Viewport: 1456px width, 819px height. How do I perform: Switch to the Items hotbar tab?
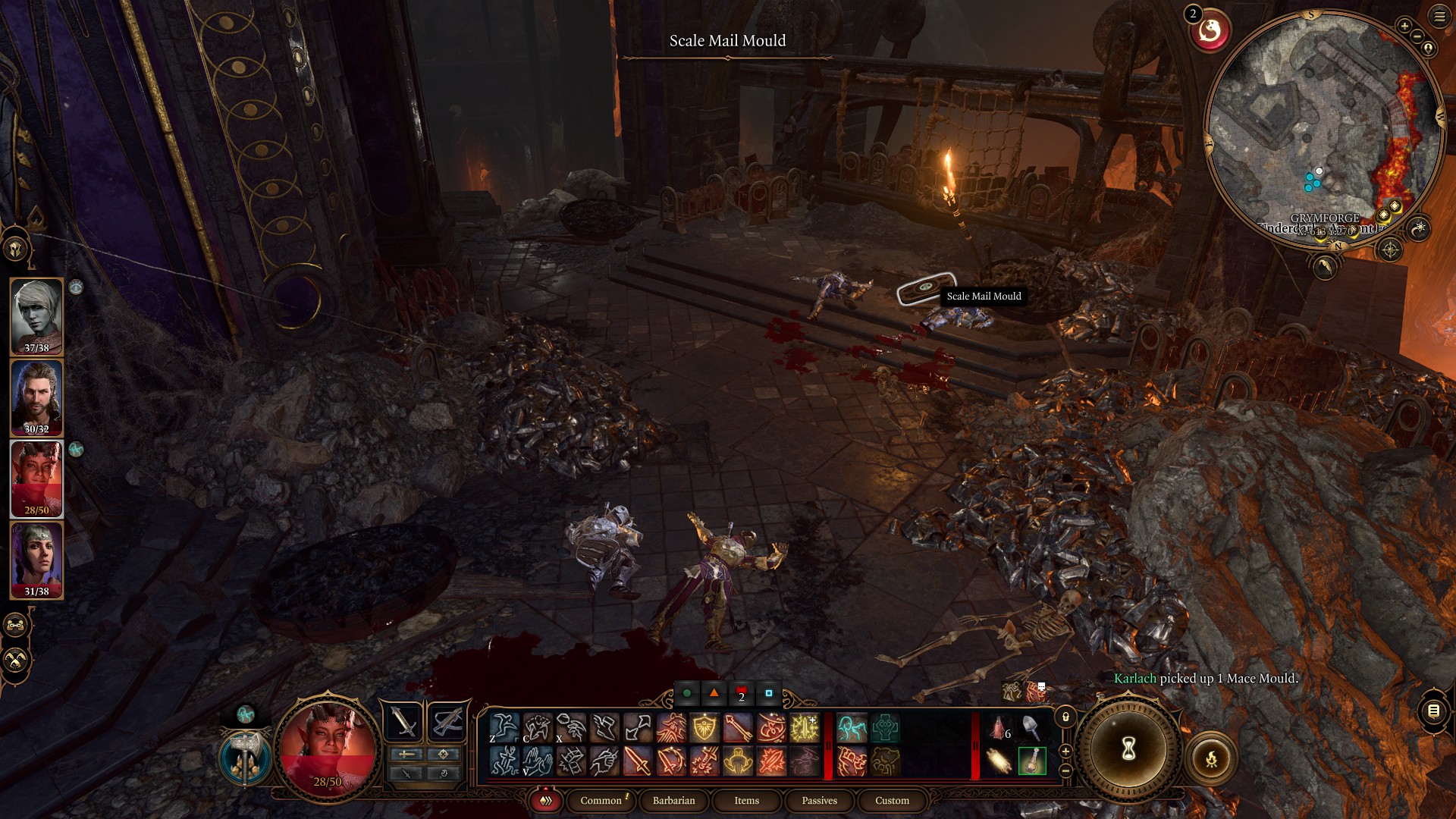point(746,801)
